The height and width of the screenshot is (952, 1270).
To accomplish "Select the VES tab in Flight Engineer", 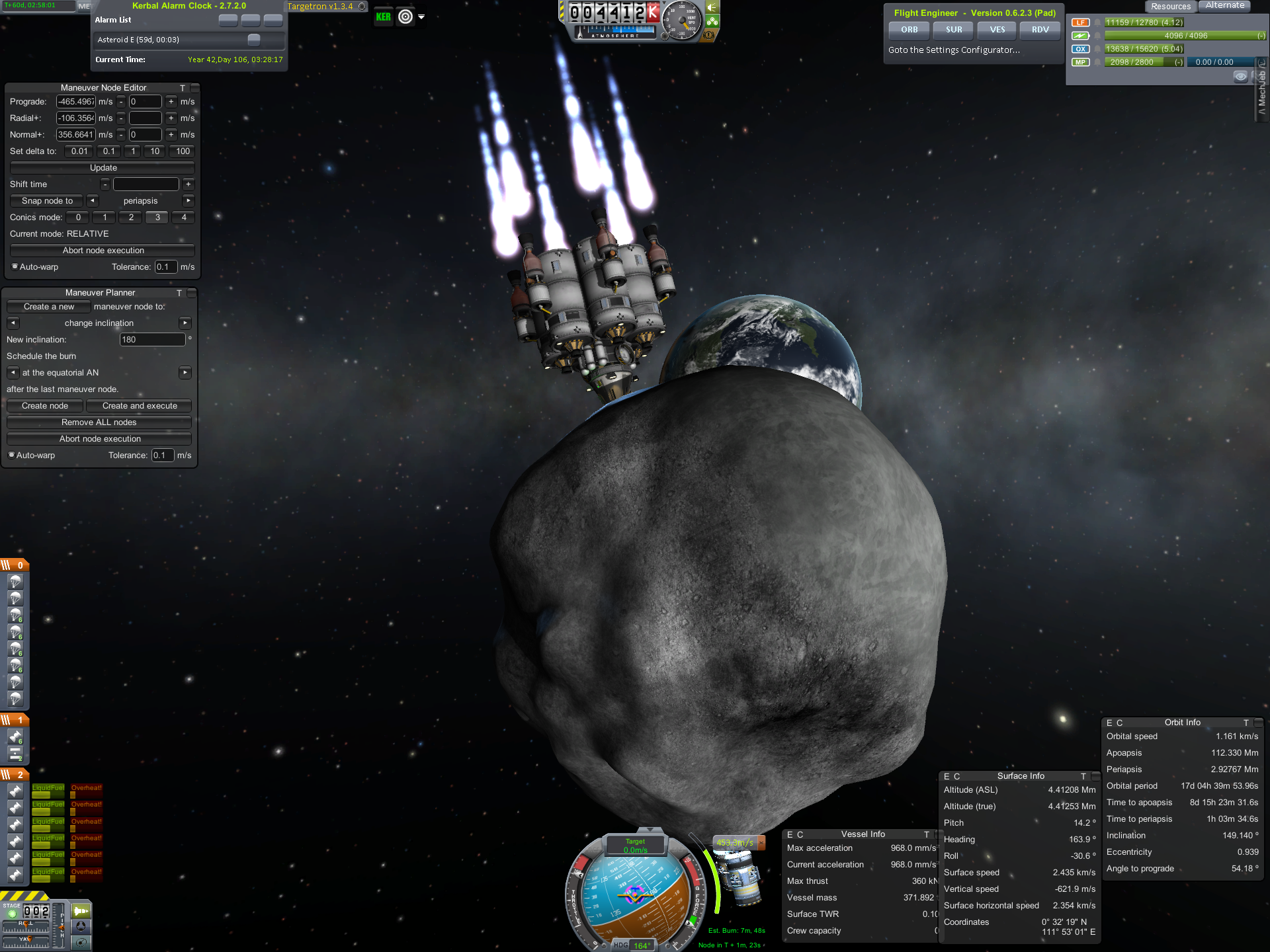I will [997, 30].
